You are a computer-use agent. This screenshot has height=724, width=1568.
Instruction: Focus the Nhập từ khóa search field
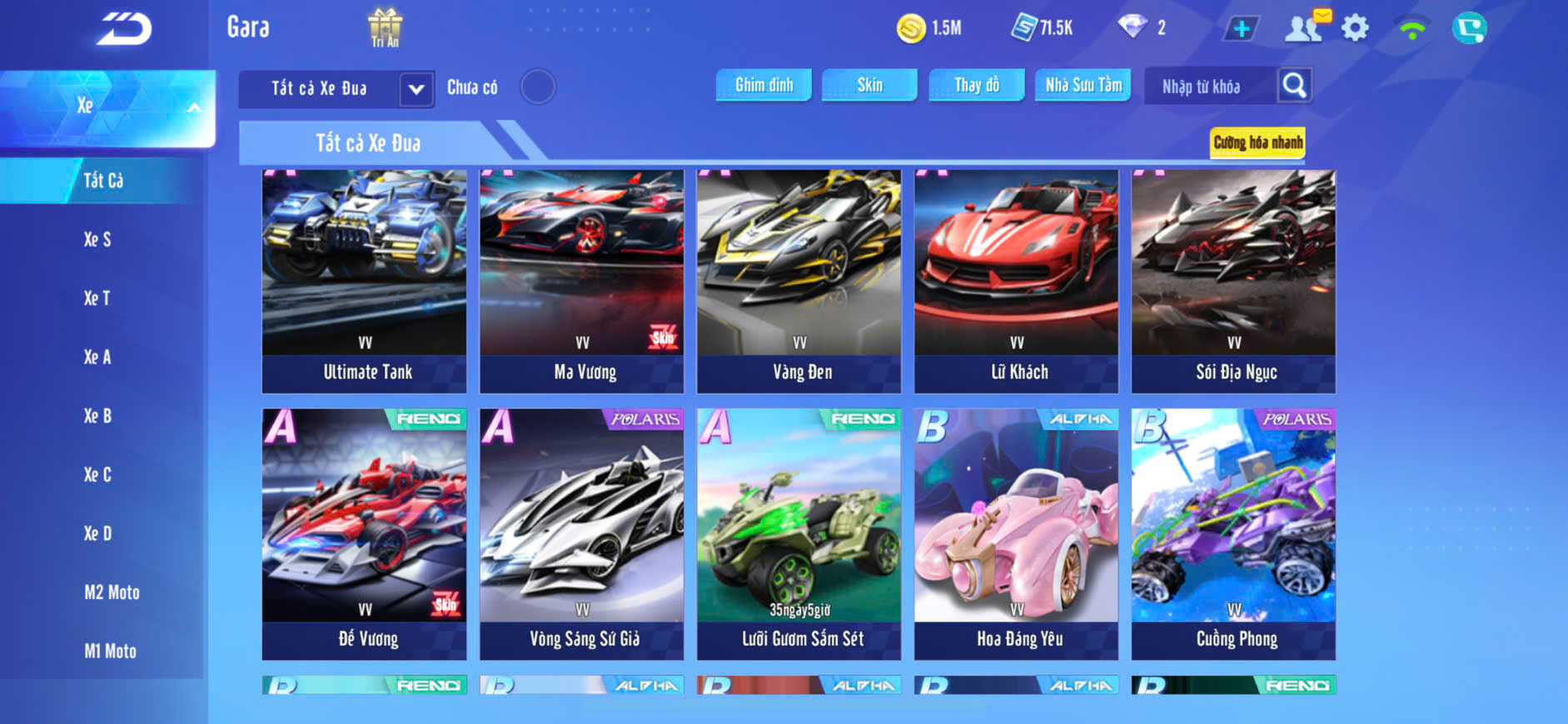(1207, 87)
